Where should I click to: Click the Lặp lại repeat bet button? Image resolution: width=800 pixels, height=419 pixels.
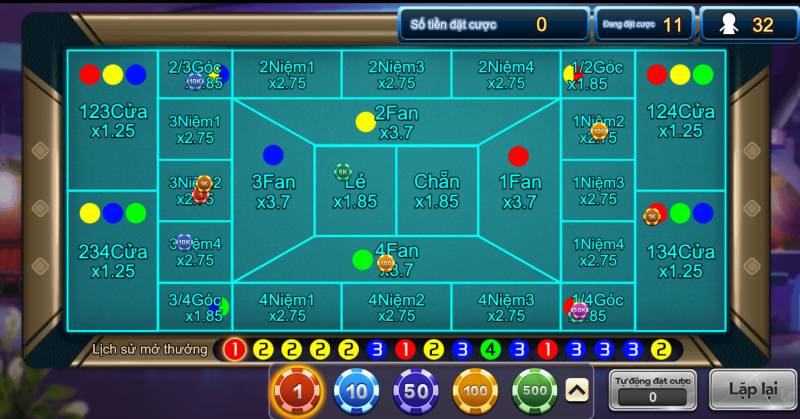click(754, 389)
